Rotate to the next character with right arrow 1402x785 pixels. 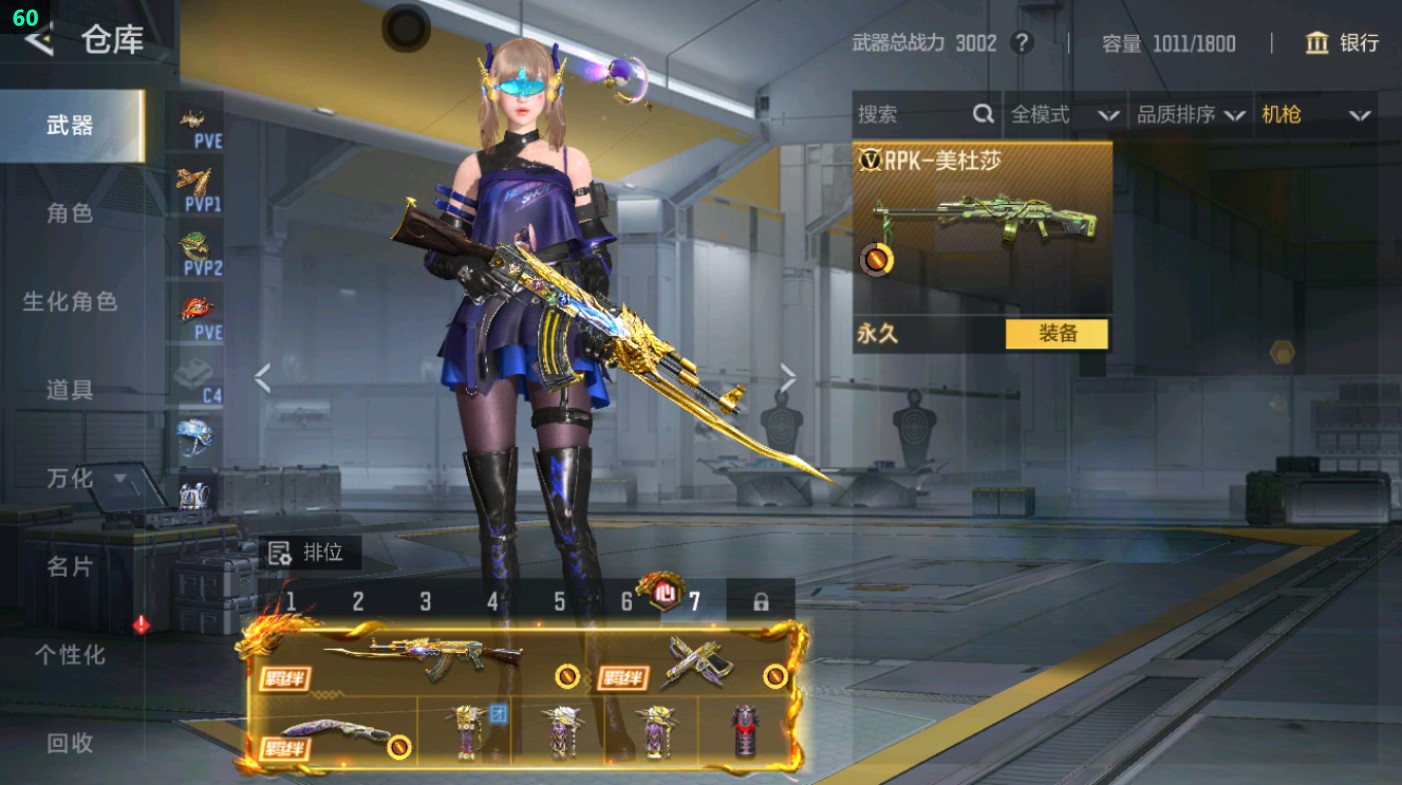788,378
